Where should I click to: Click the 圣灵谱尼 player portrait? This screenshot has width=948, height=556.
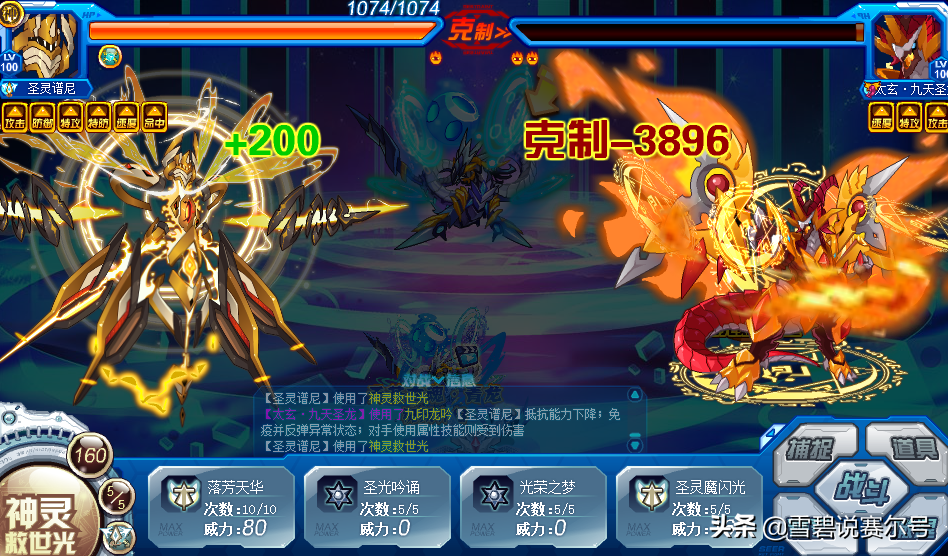(x=44, y=42)
